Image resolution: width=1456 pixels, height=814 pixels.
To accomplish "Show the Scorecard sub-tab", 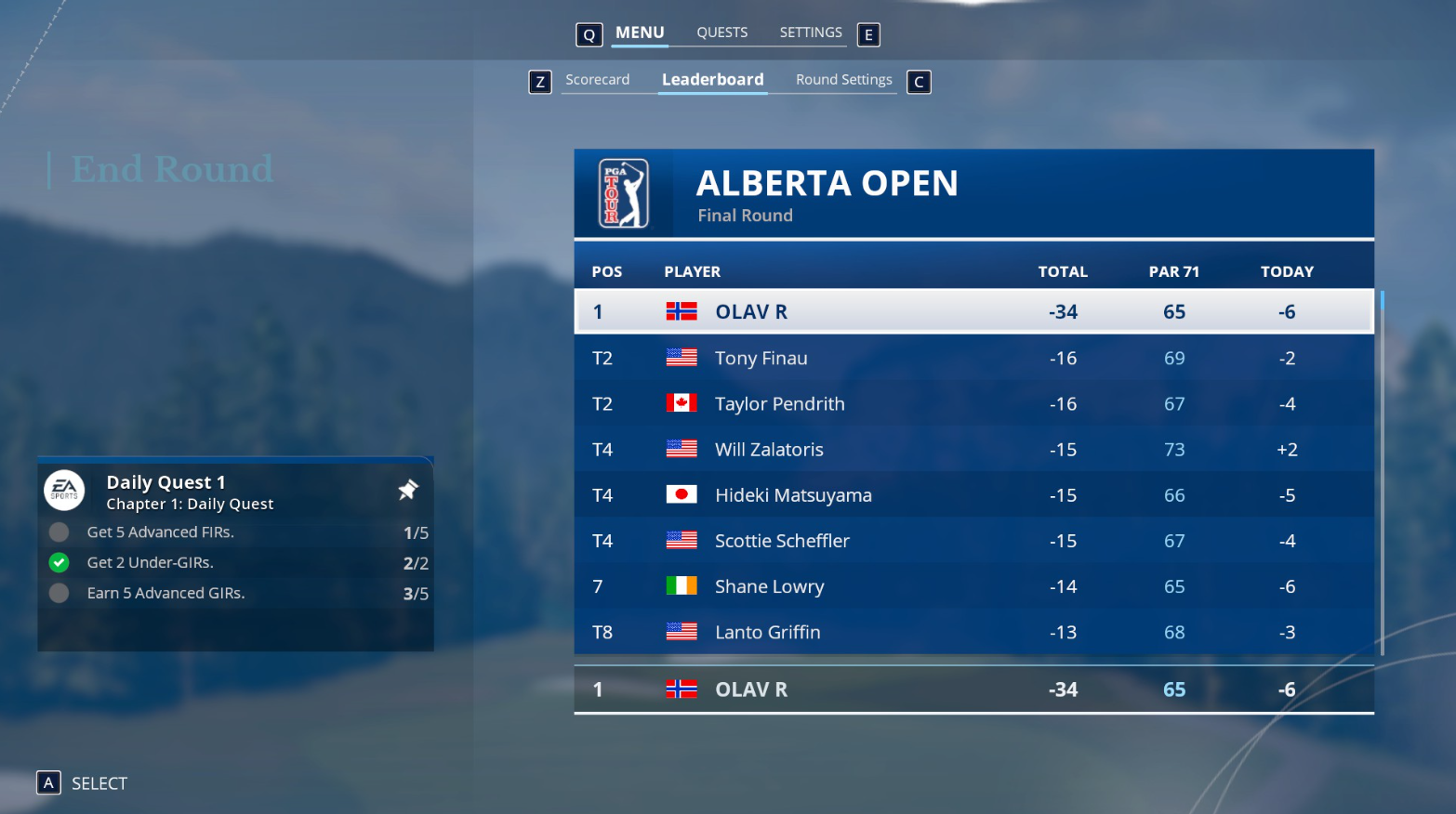I will point(597,80).
